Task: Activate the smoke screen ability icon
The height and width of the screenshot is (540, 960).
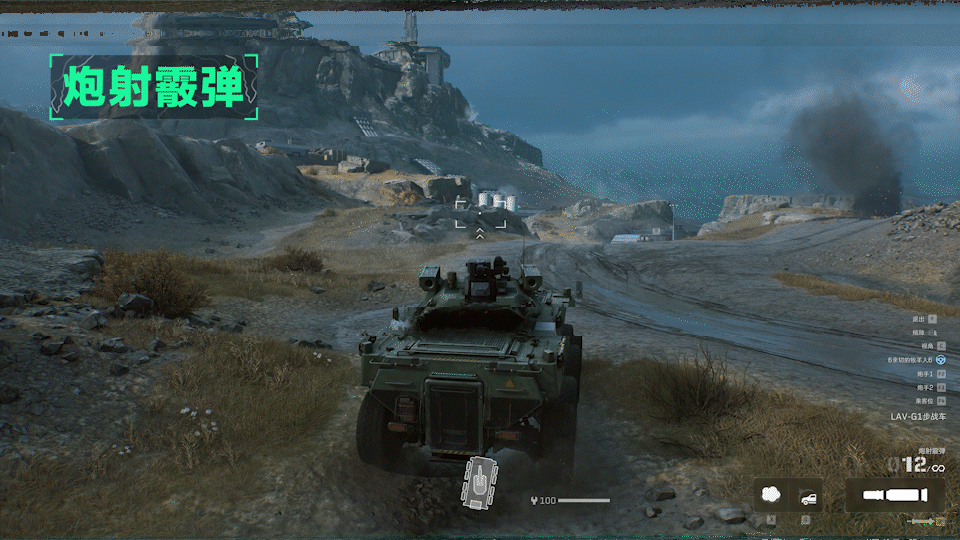Action: point(771,495)
